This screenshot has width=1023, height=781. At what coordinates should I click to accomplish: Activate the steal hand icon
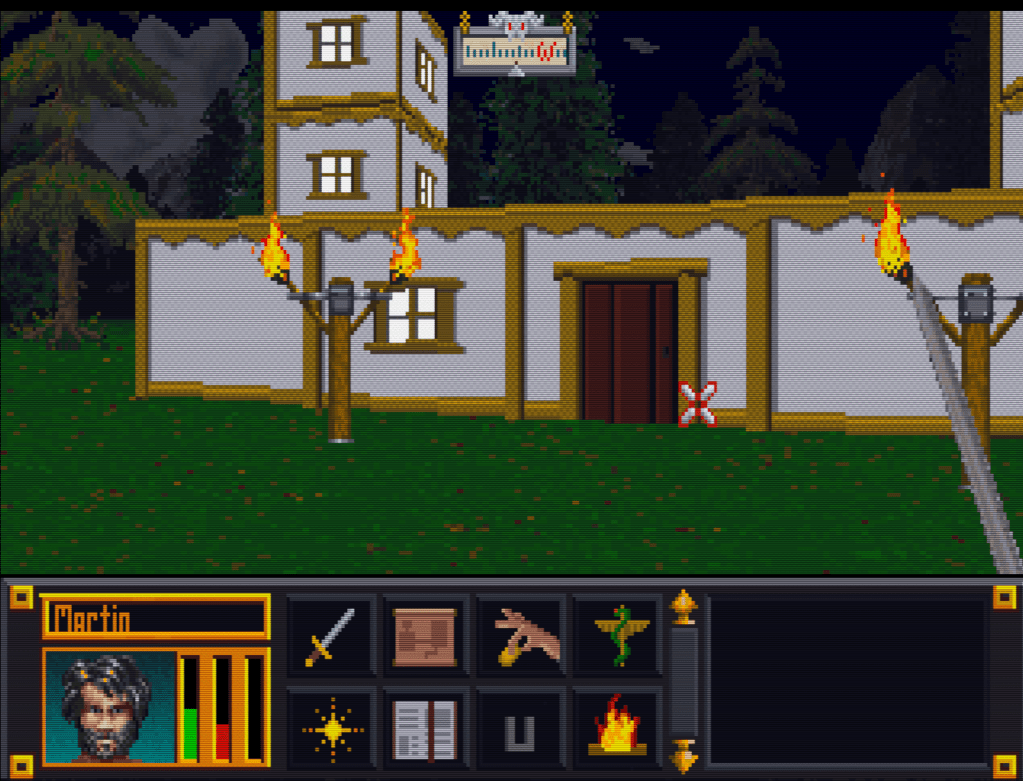point(521,637)
